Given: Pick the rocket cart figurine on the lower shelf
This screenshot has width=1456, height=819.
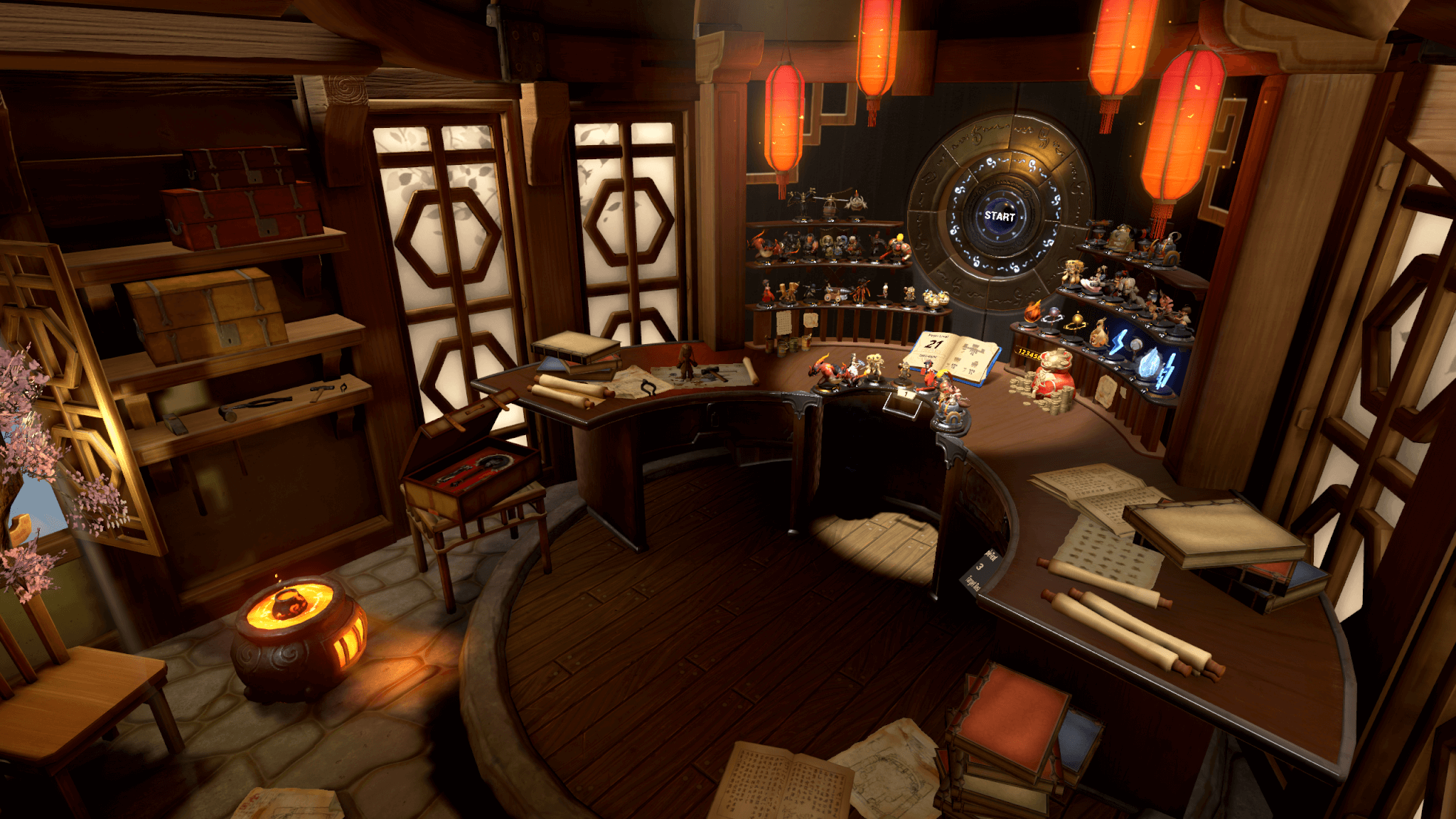Looking at the screenshot, I should [x=836, y=294].
